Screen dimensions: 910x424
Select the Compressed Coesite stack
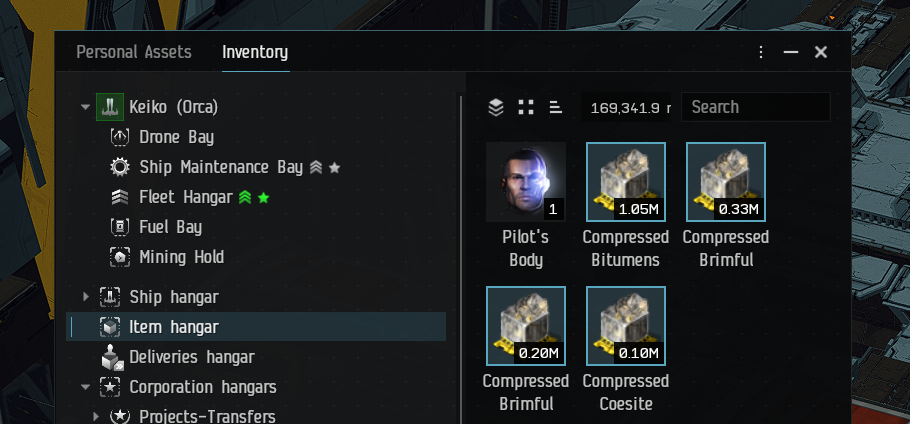tap(626, 326)
